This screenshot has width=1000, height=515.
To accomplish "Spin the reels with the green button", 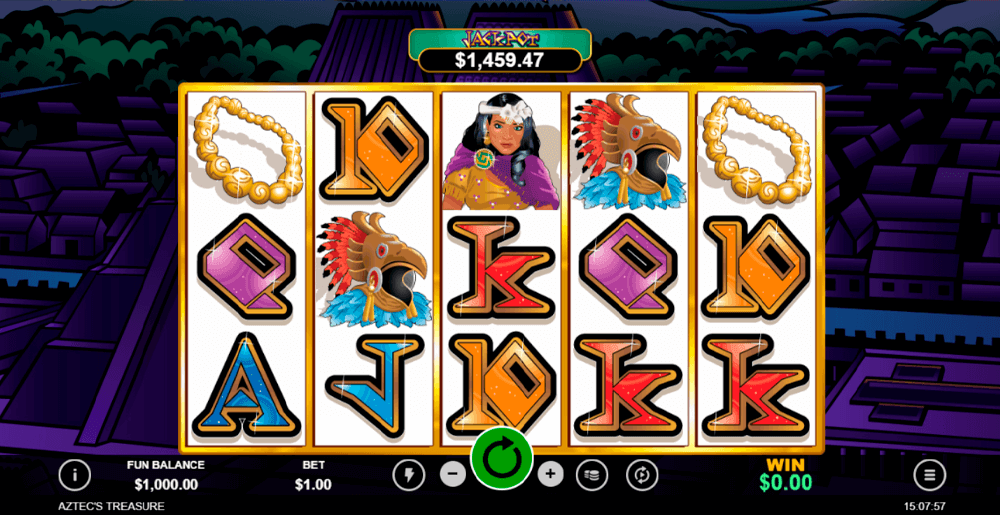I will click(500, 461).
